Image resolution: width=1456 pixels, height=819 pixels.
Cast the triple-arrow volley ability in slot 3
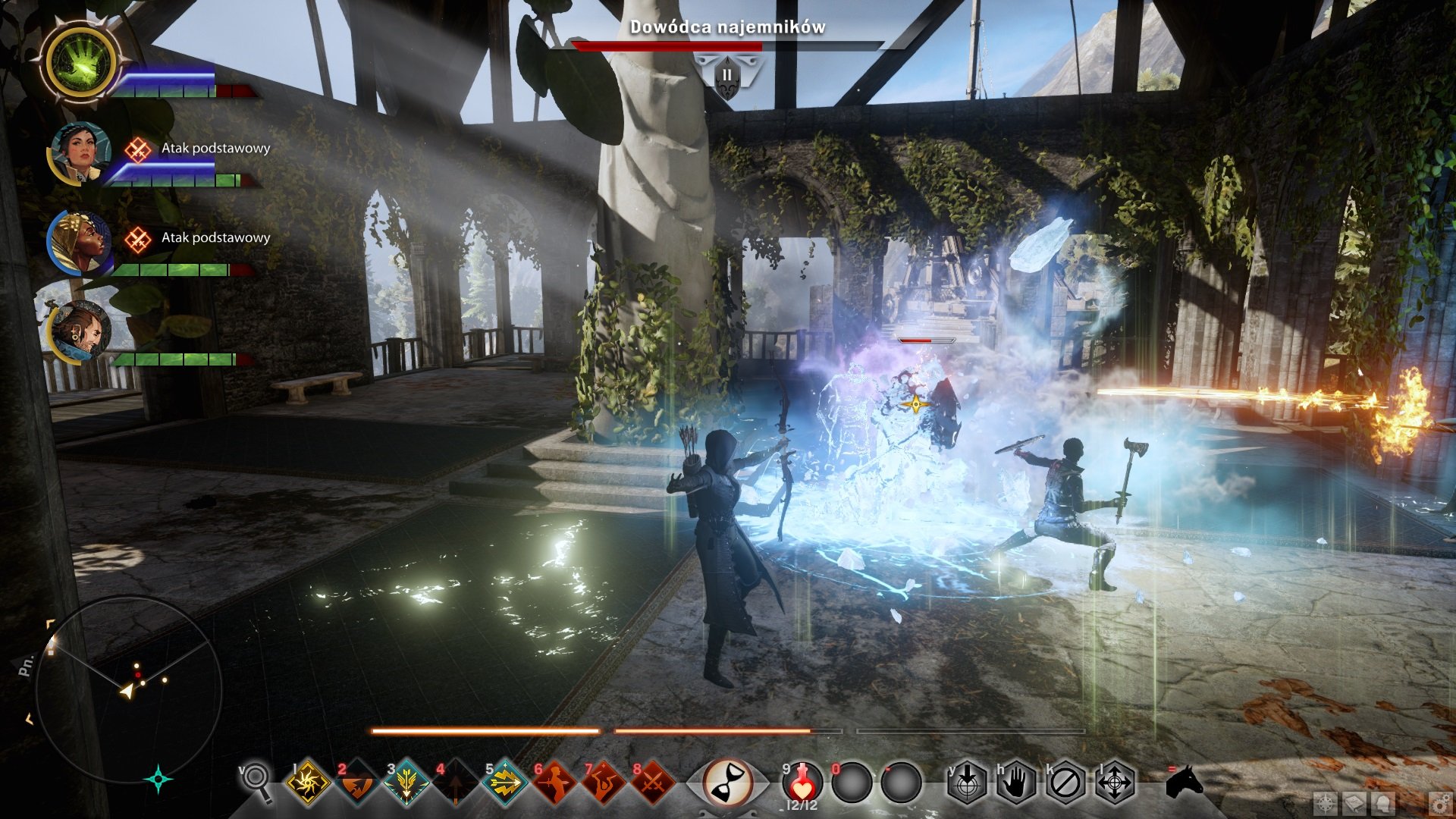pyautogui.click(x=406, y=783)
